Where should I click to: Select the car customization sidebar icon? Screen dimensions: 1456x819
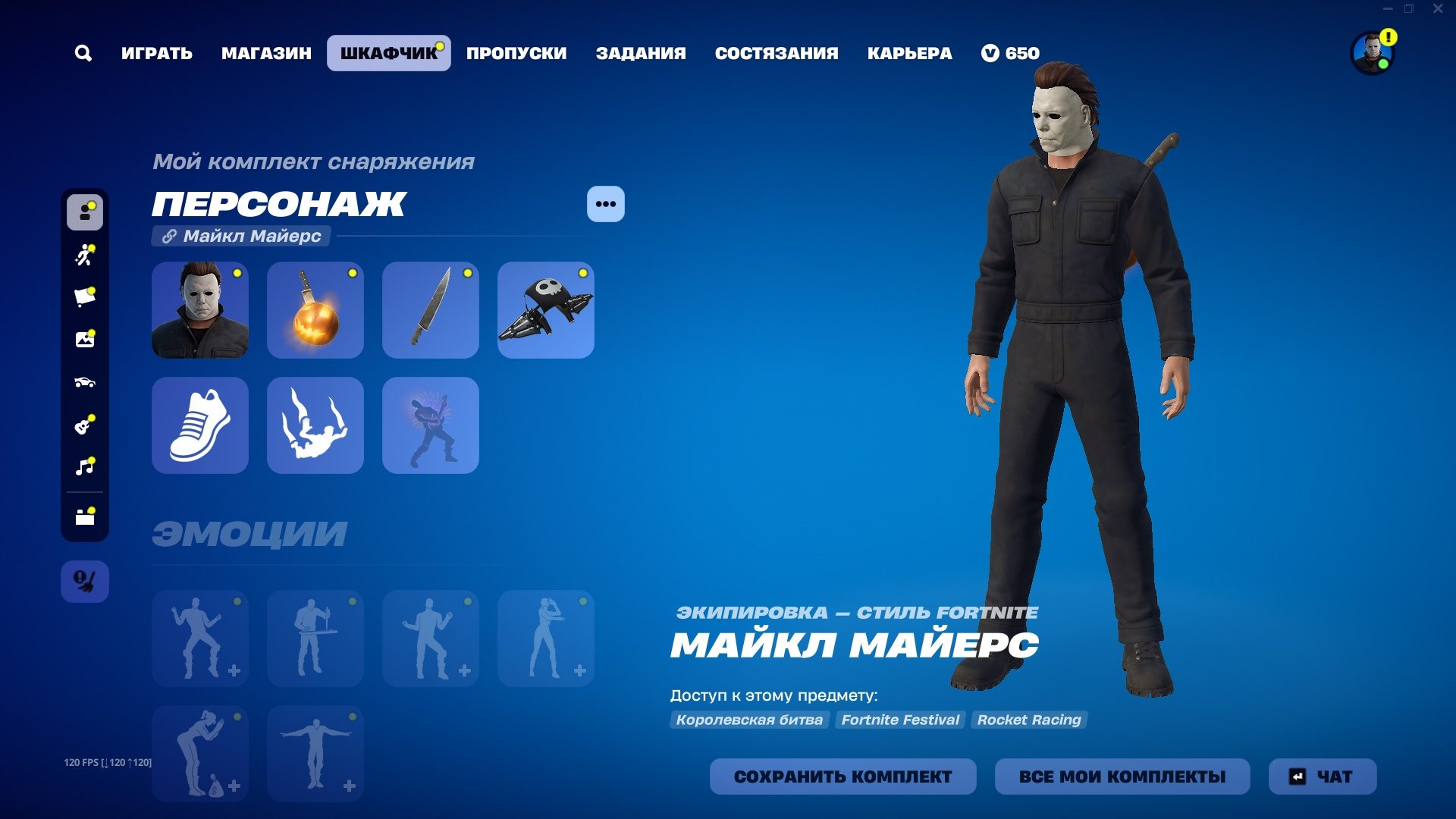click(85, 382)
